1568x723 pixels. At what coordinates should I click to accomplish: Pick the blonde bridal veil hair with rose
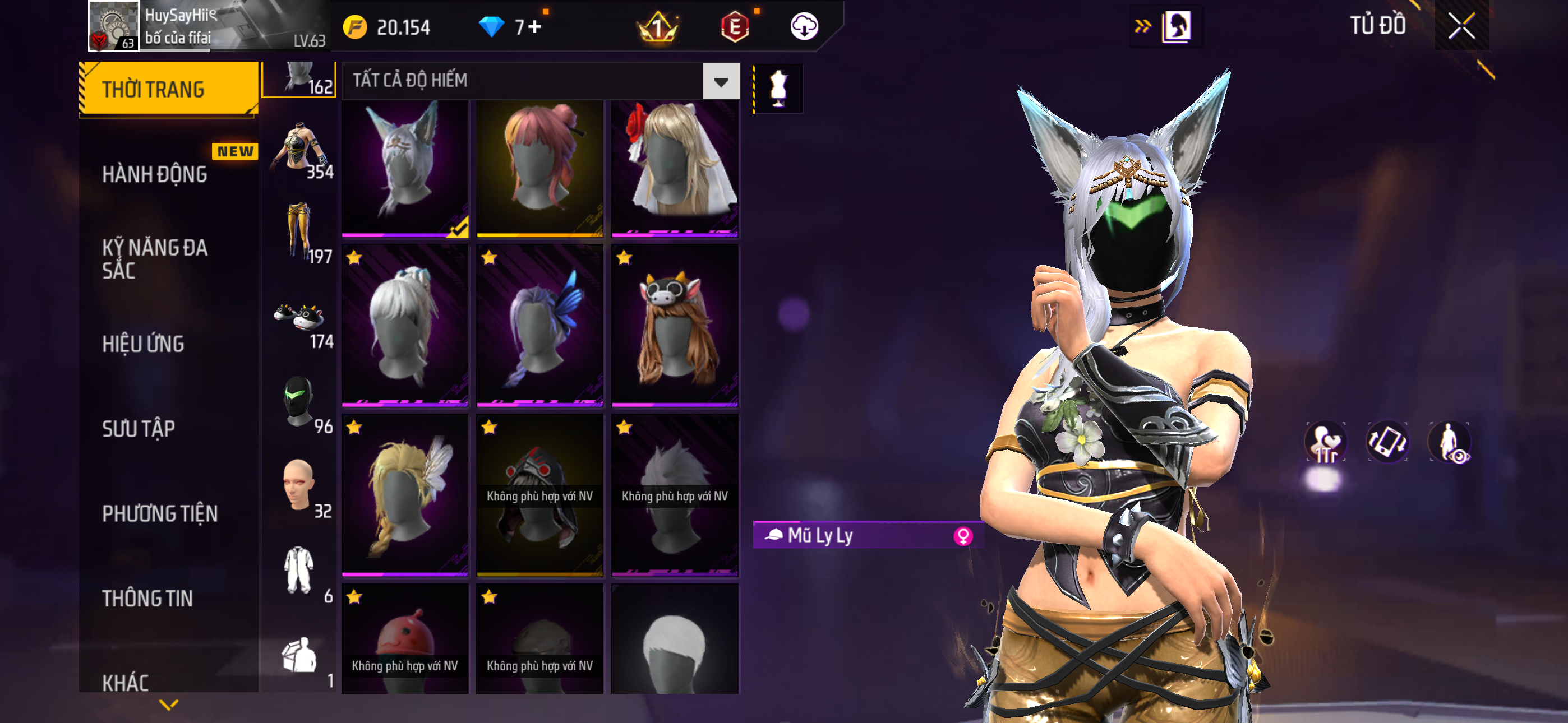click(x=675, y=168)
